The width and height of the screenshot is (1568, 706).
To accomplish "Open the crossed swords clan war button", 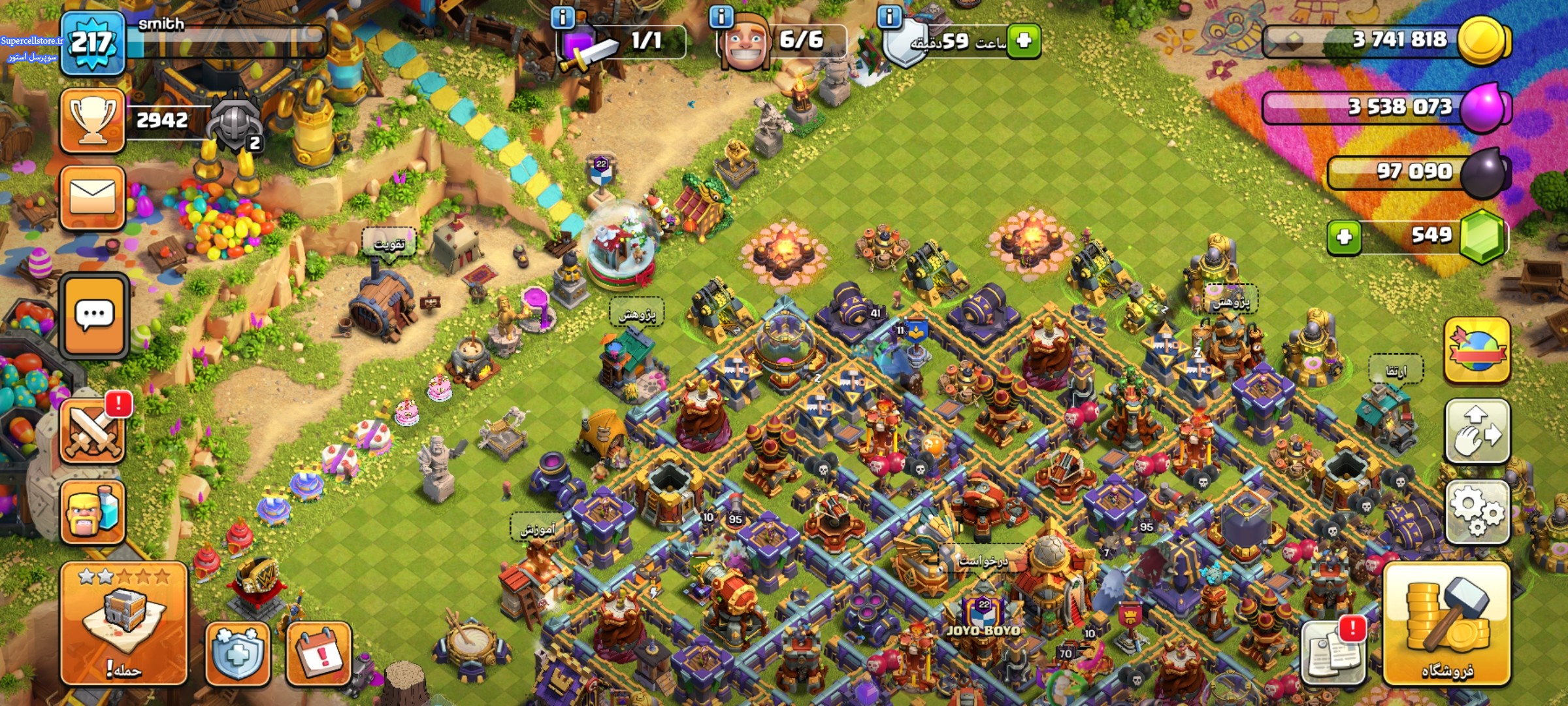I will [x=93, y=431].
